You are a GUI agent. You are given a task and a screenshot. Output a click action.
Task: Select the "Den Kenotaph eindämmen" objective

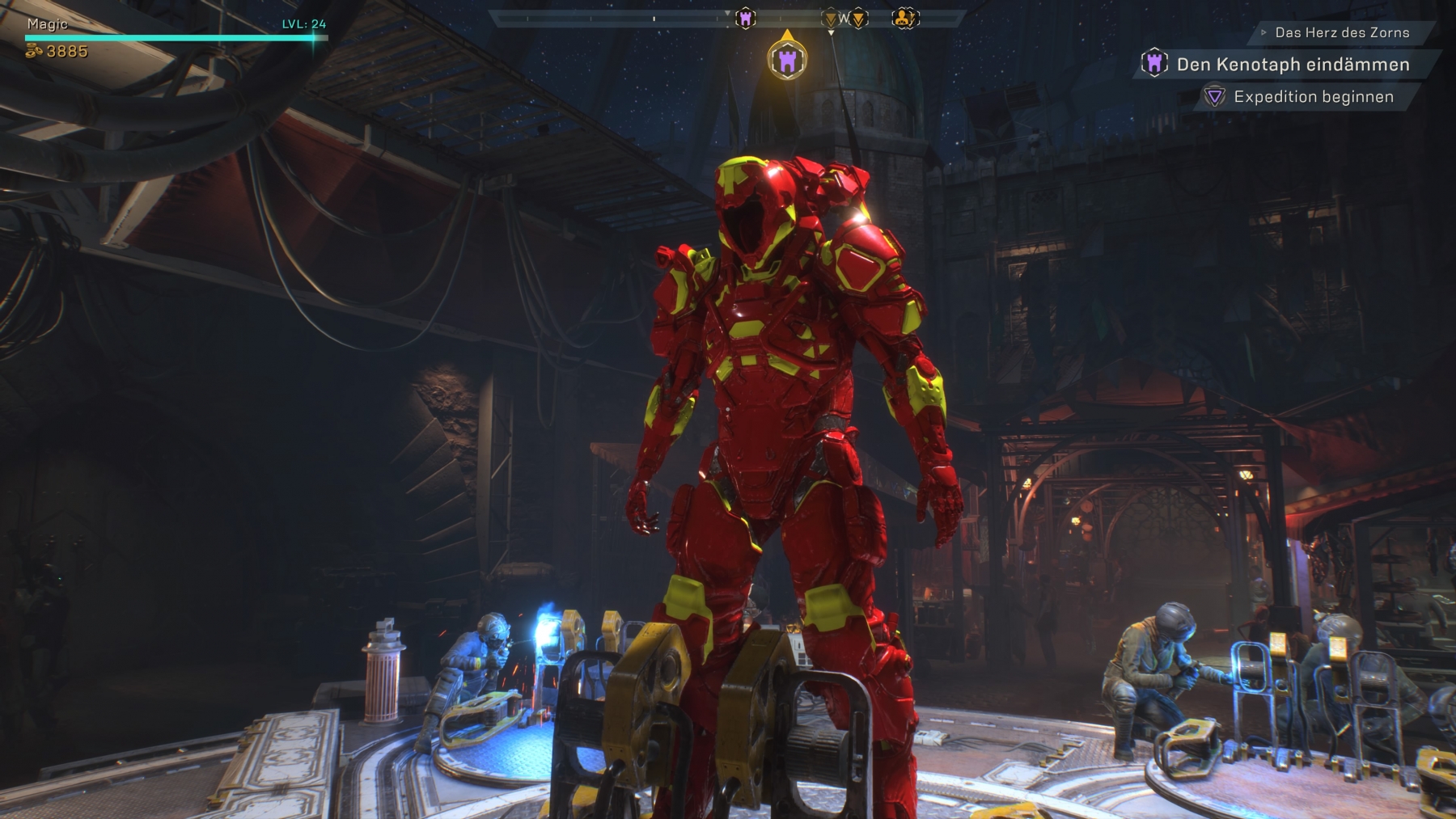point(1292,65)
